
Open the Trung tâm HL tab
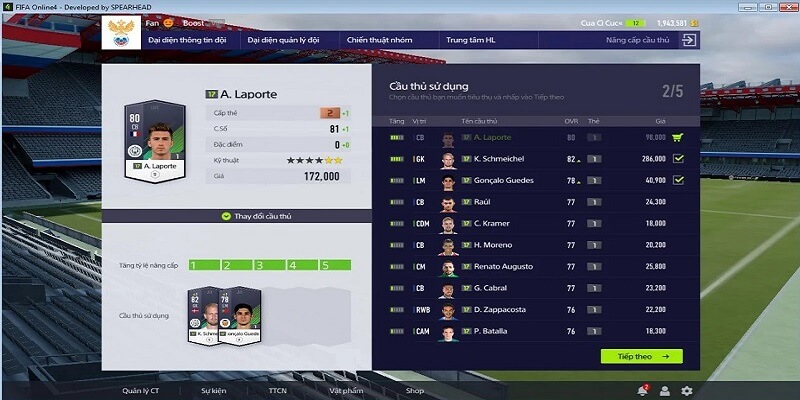(x=470, y=40)
